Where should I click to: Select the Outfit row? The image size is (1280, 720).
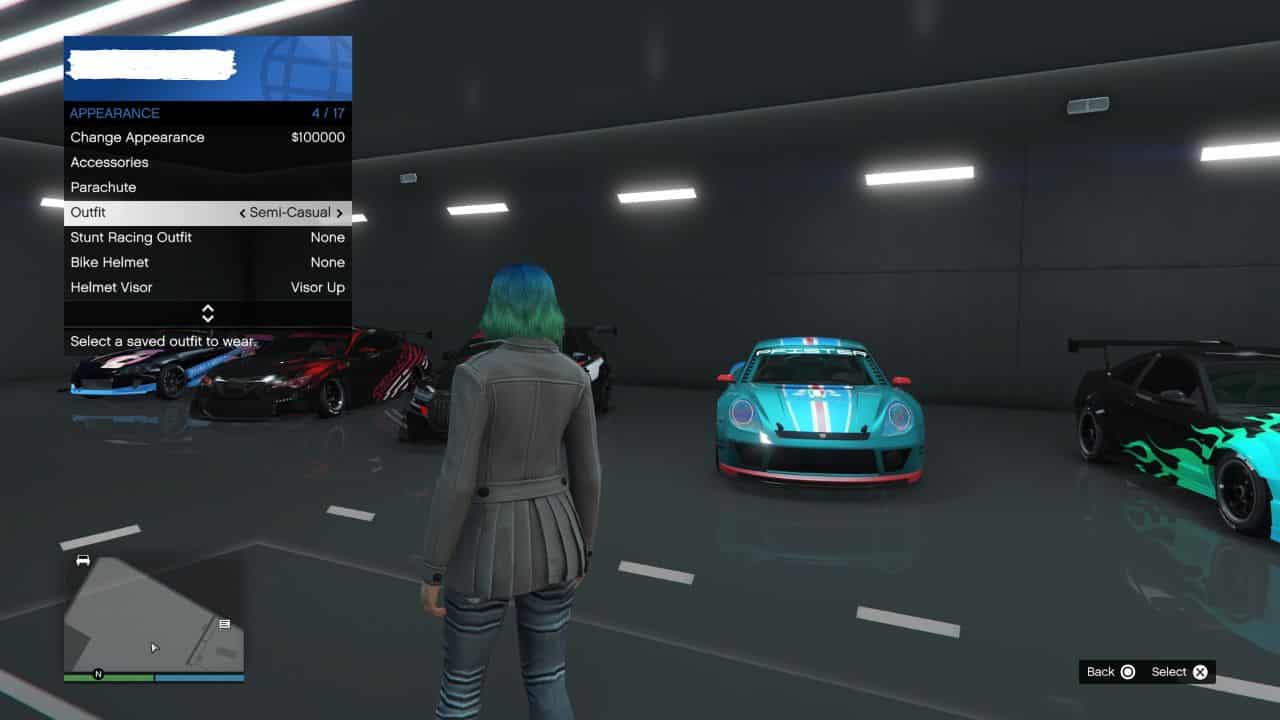(150, 213)
